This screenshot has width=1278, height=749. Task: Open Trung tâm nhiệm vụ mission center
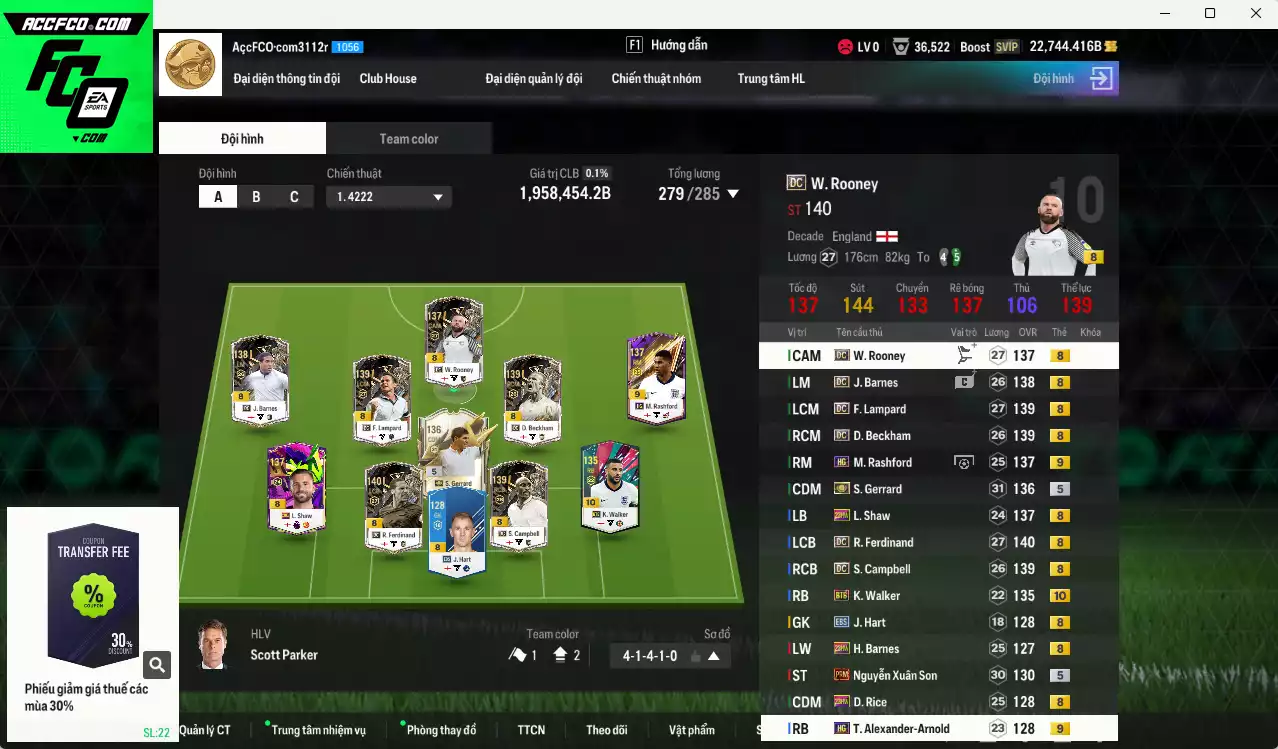click(318, 730)
